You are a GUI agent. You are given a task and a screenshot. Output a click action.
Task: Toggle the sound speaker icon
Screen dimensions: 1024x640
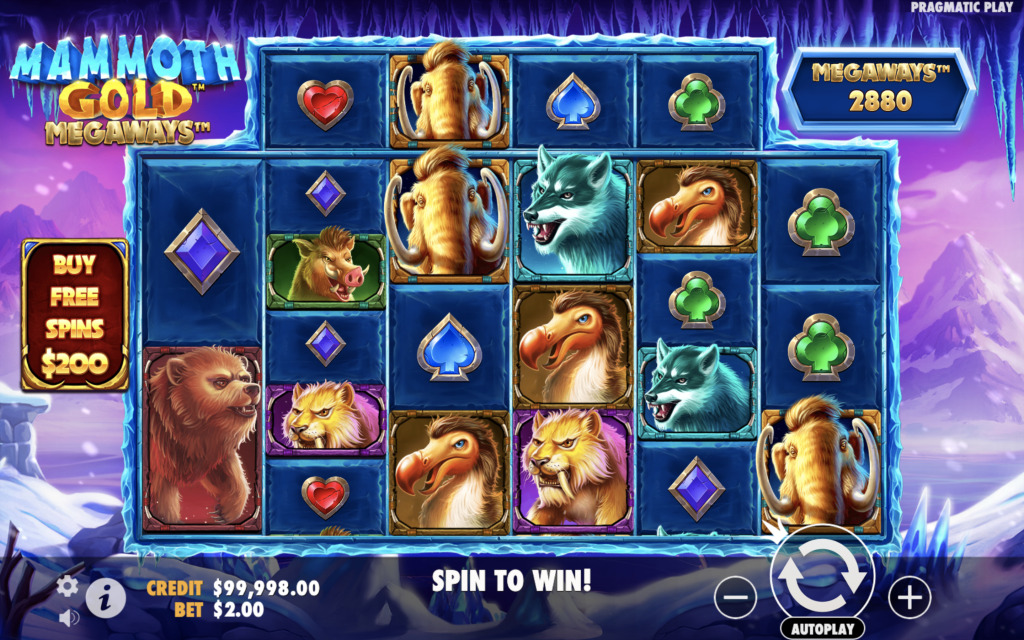68,618
